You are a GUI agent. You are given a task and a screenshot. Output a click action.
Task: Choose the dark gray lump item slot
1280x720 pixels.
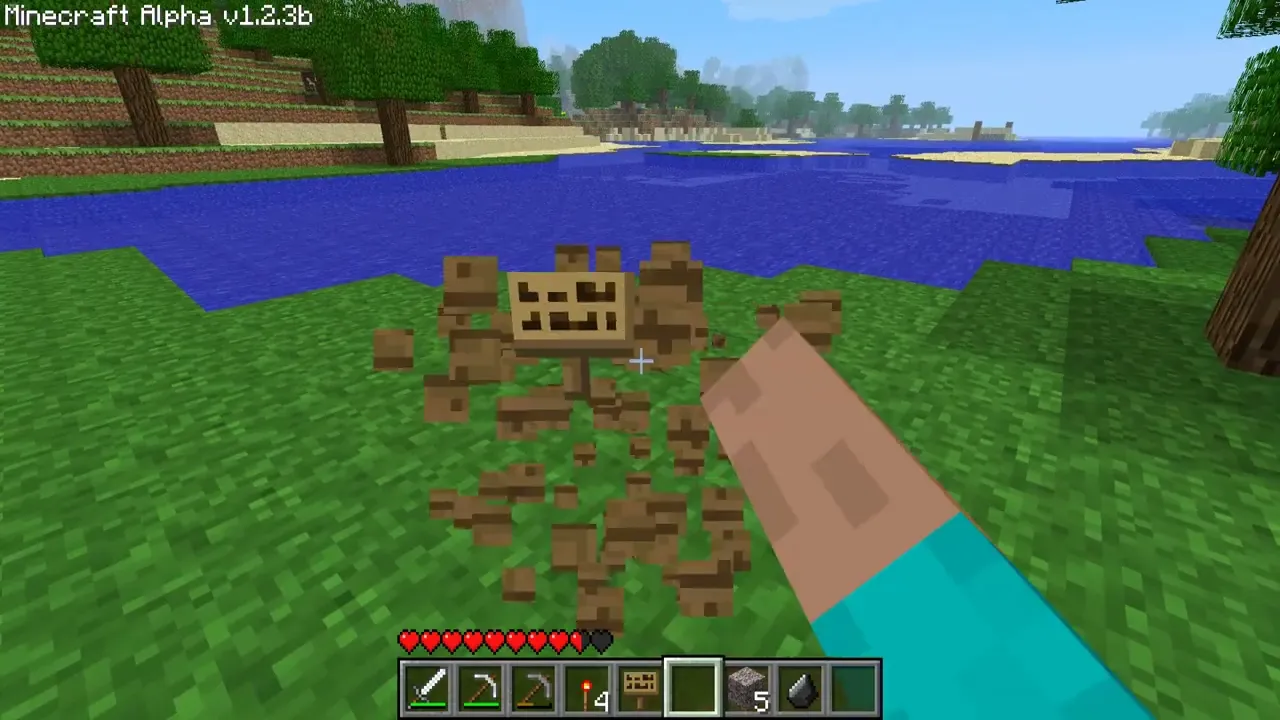coord(801,688)
